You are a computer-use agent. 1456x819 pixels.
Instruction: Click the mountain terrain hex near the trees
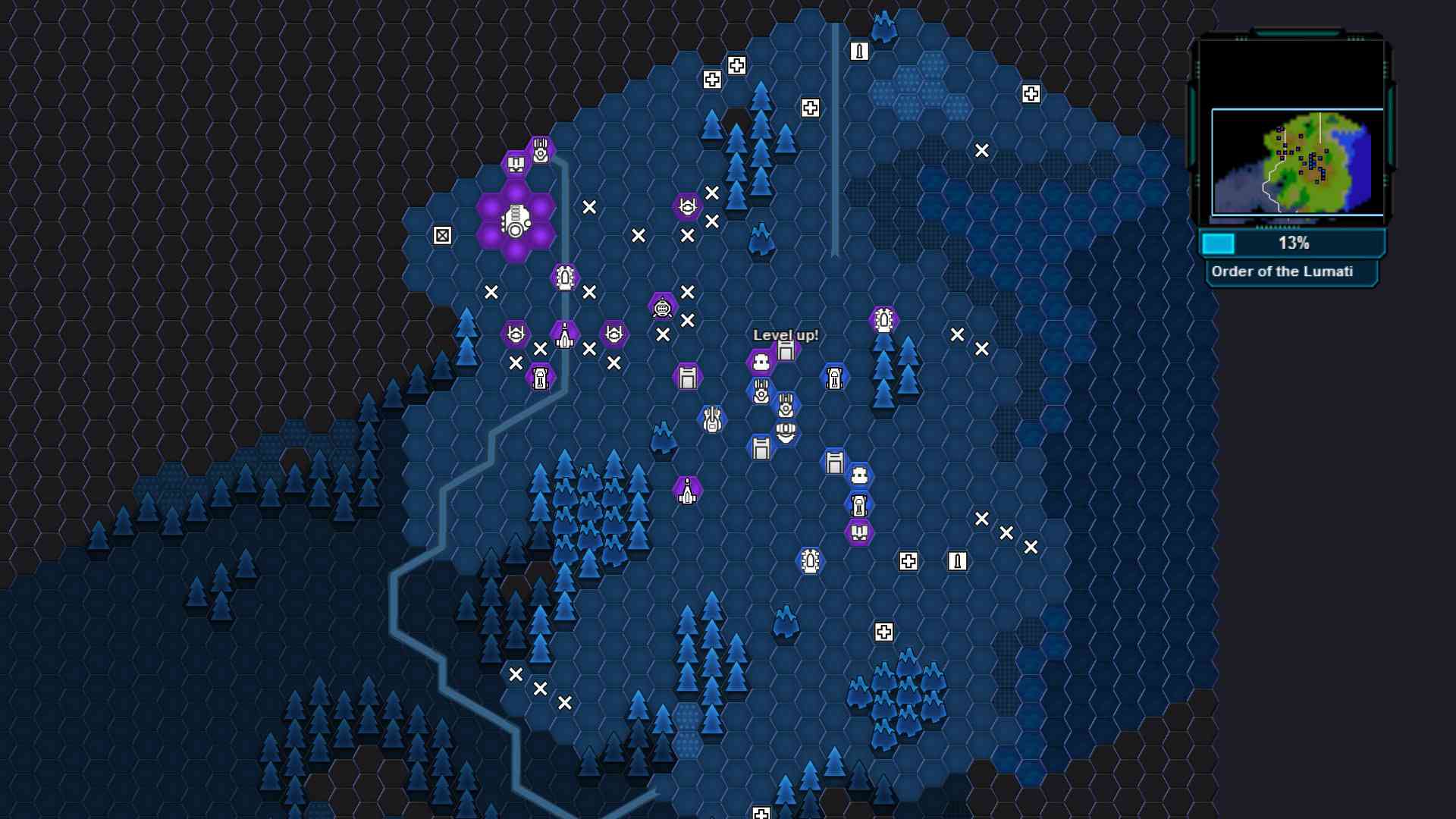pos(664,440)
